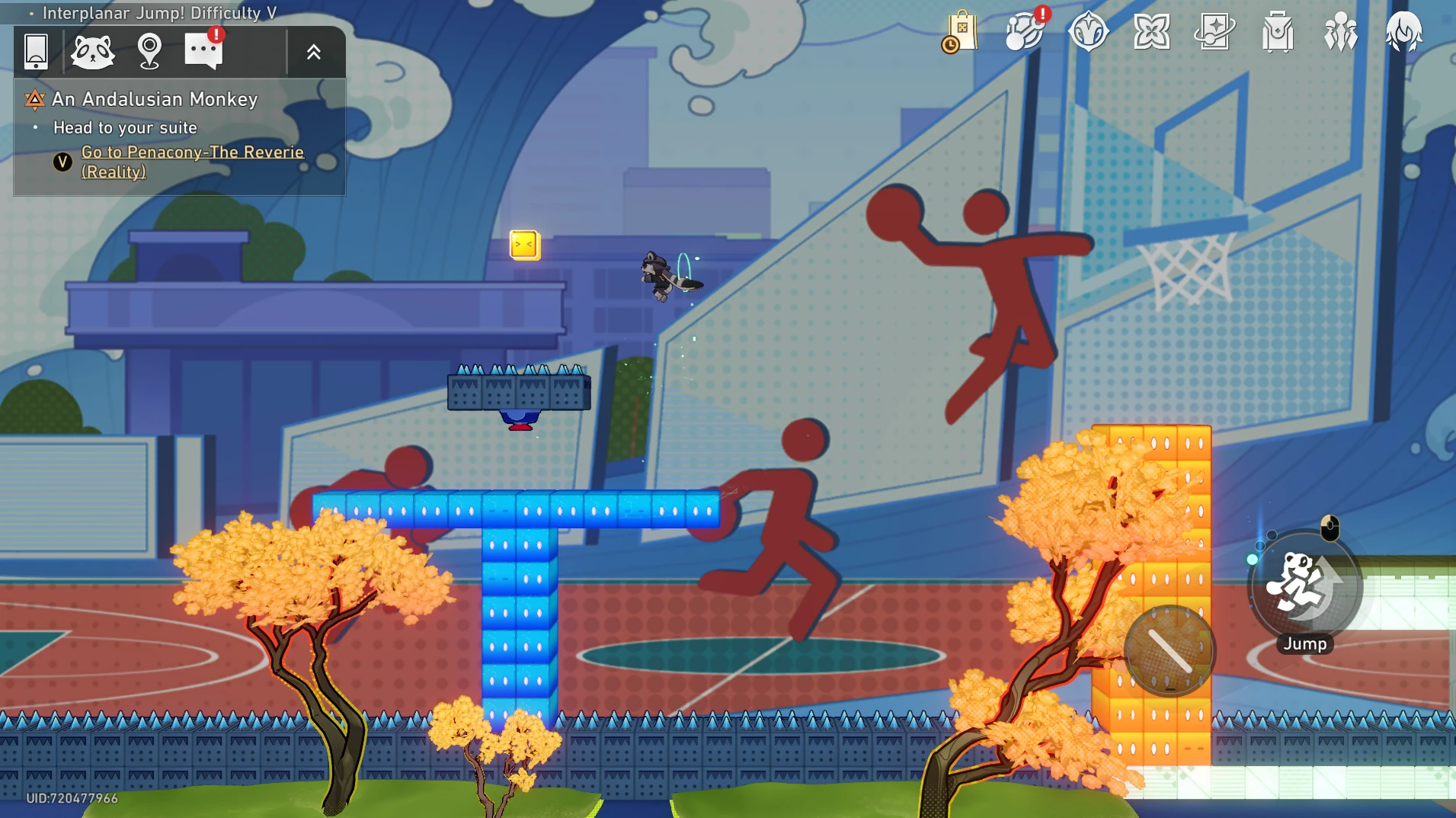1456x818 pixels.
Task: Open the backpack inventory icon
Action: (x=1277, y=32)
